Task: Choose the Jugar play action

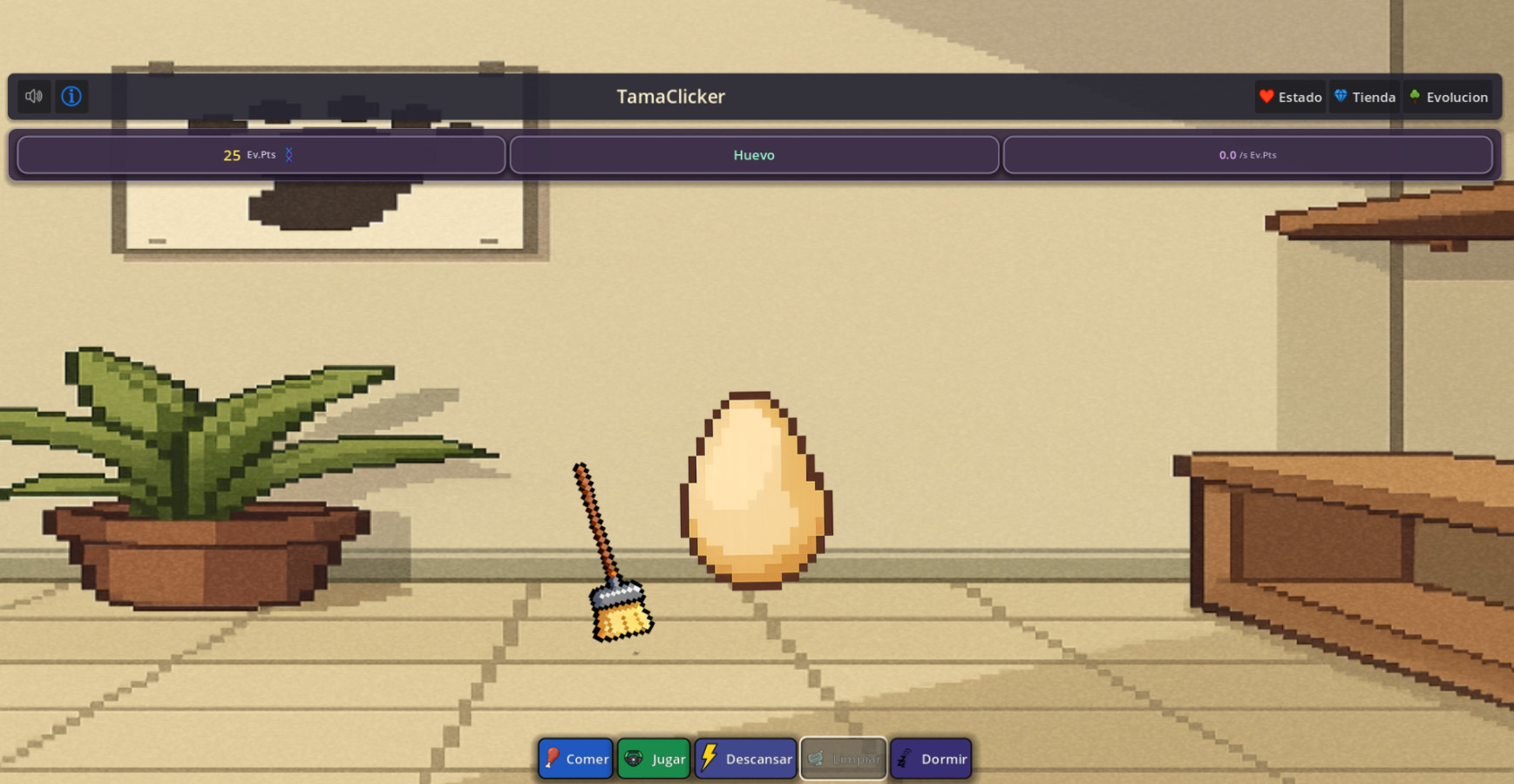Action: pyautogui.click(x=654, y=759)
